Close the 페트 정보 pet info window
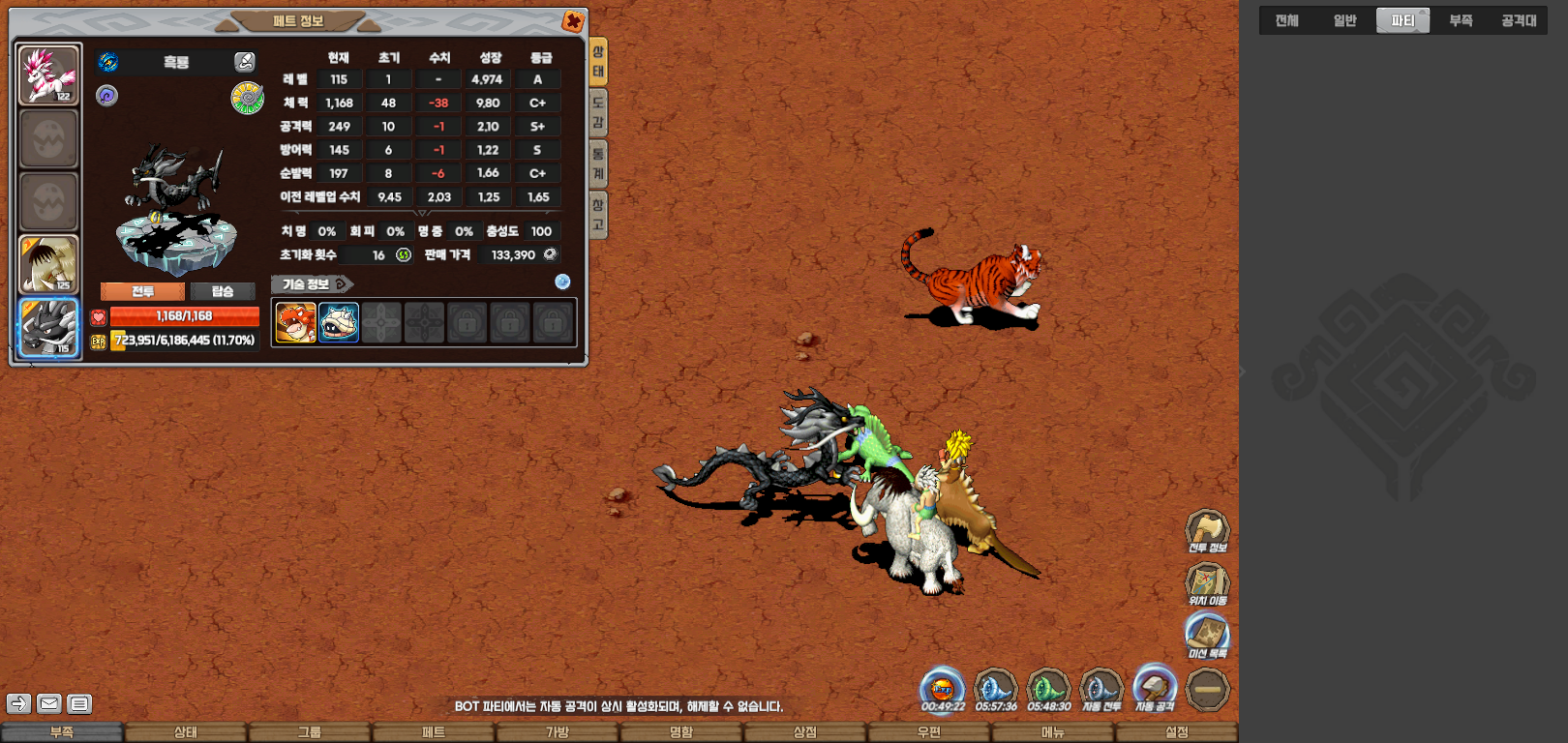Screen dimensions: 1568x743 point(573,21)
